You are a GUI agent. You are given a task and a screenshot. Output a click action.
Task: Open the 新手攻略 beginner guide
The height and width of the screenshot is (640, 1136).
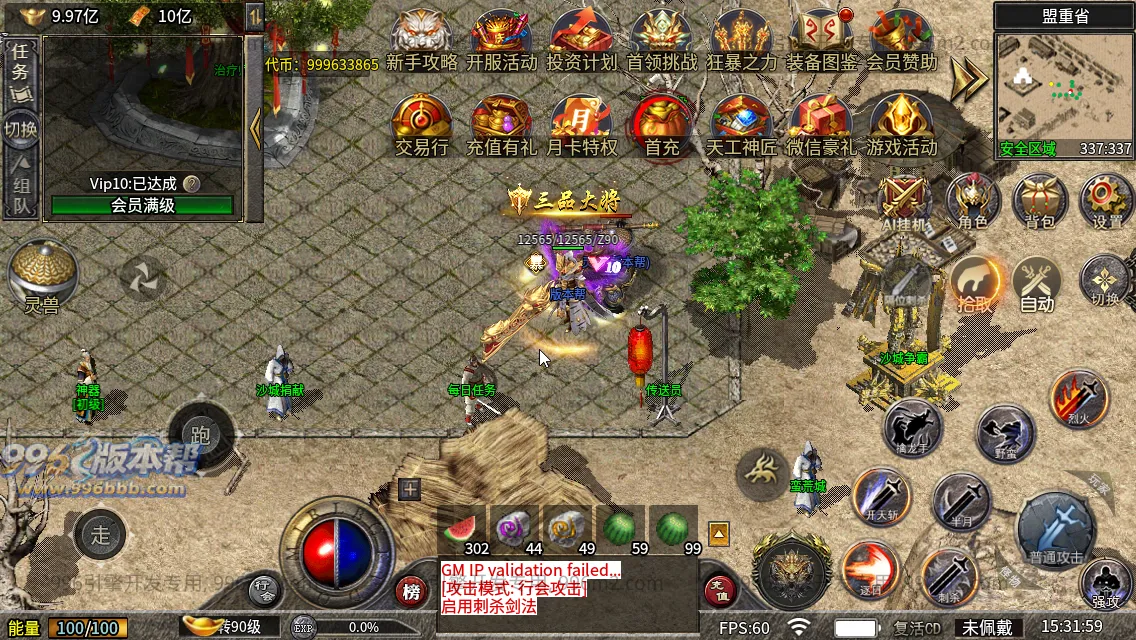421,40
